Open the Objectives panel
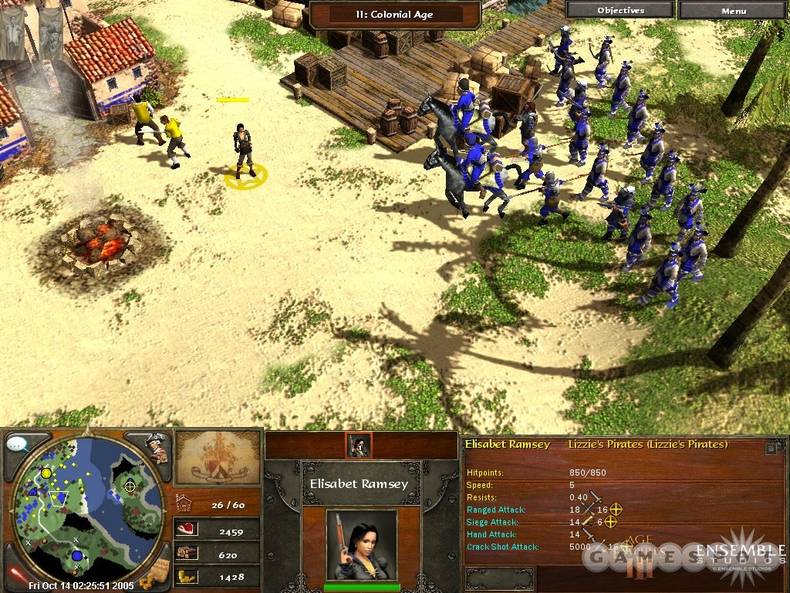The width and height of the screenshot is (790, 593). [x=620, y=10]
